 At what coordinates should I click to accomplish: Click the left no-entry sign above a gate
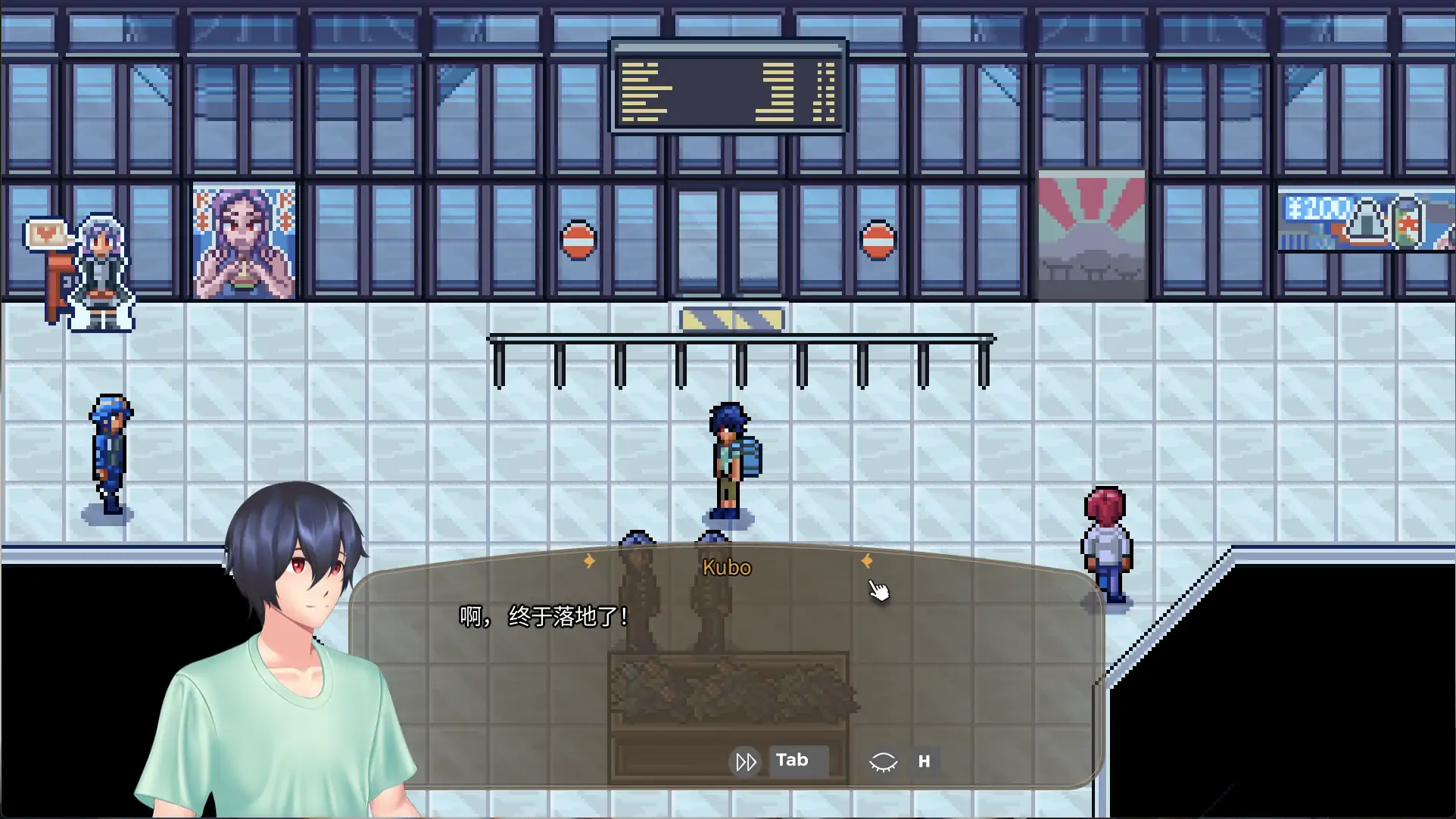(578, 241)
